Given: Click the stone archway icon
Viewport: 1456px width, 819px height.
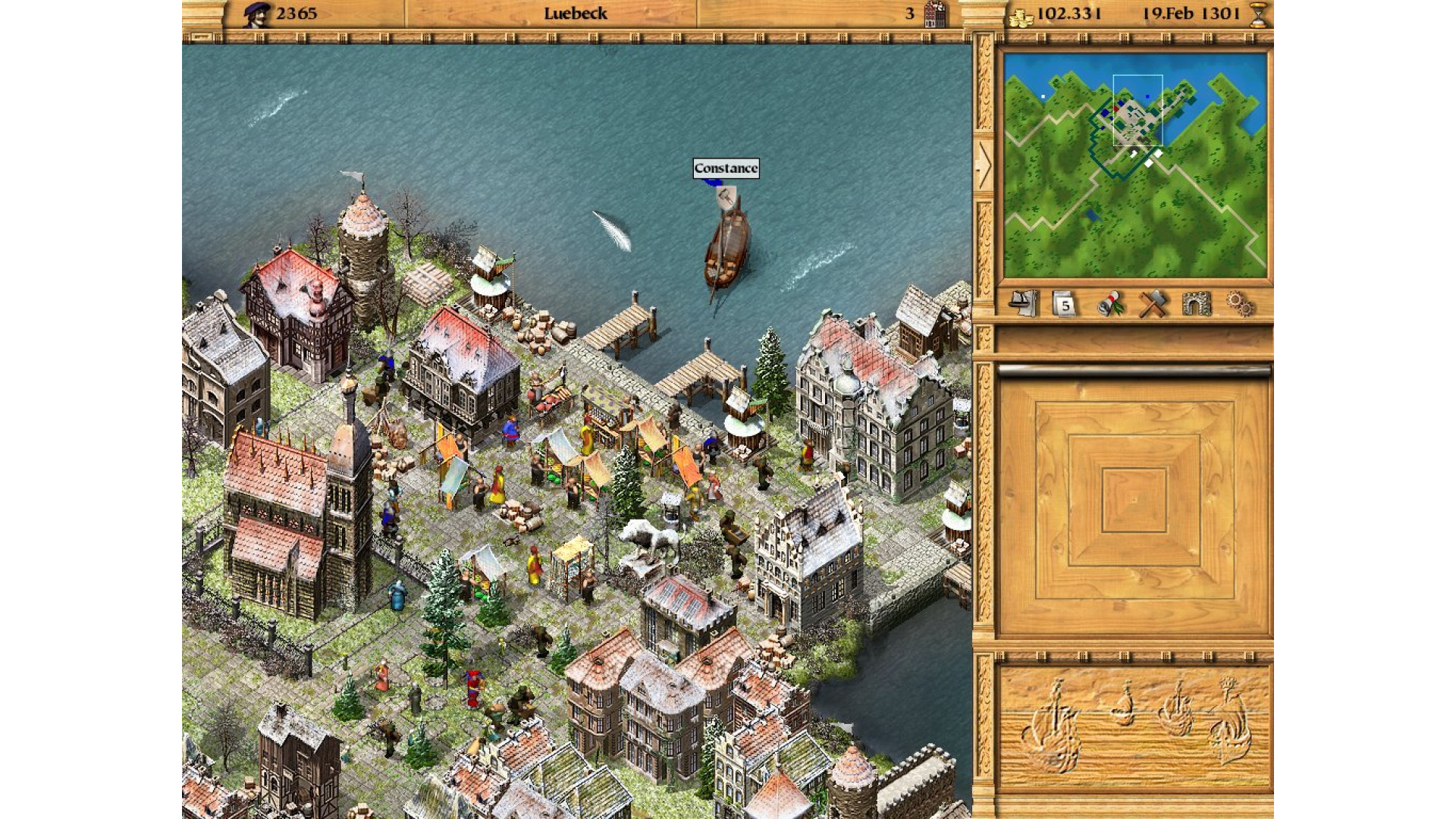Looking at the screenshot, I should pyautogui.click(x=1196, y=305).
